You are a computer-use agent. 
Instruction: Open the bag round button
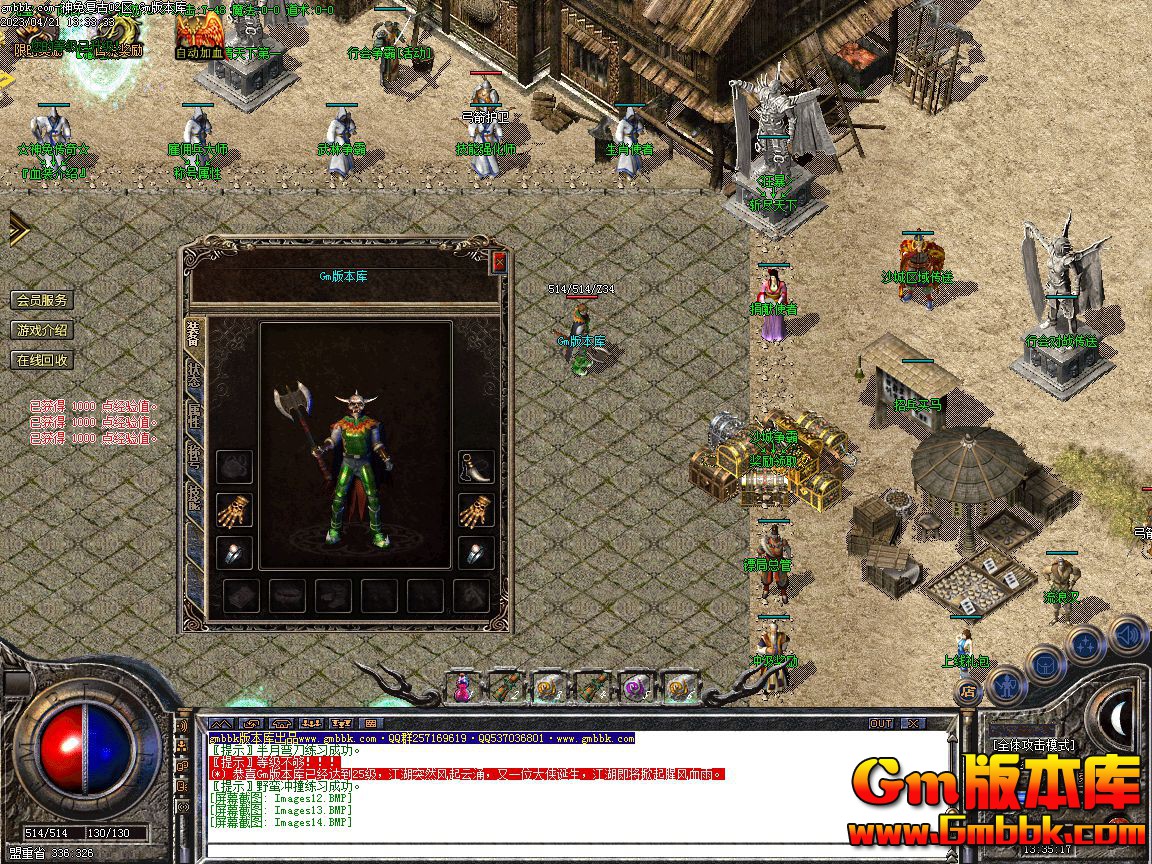click(1046, 664)
